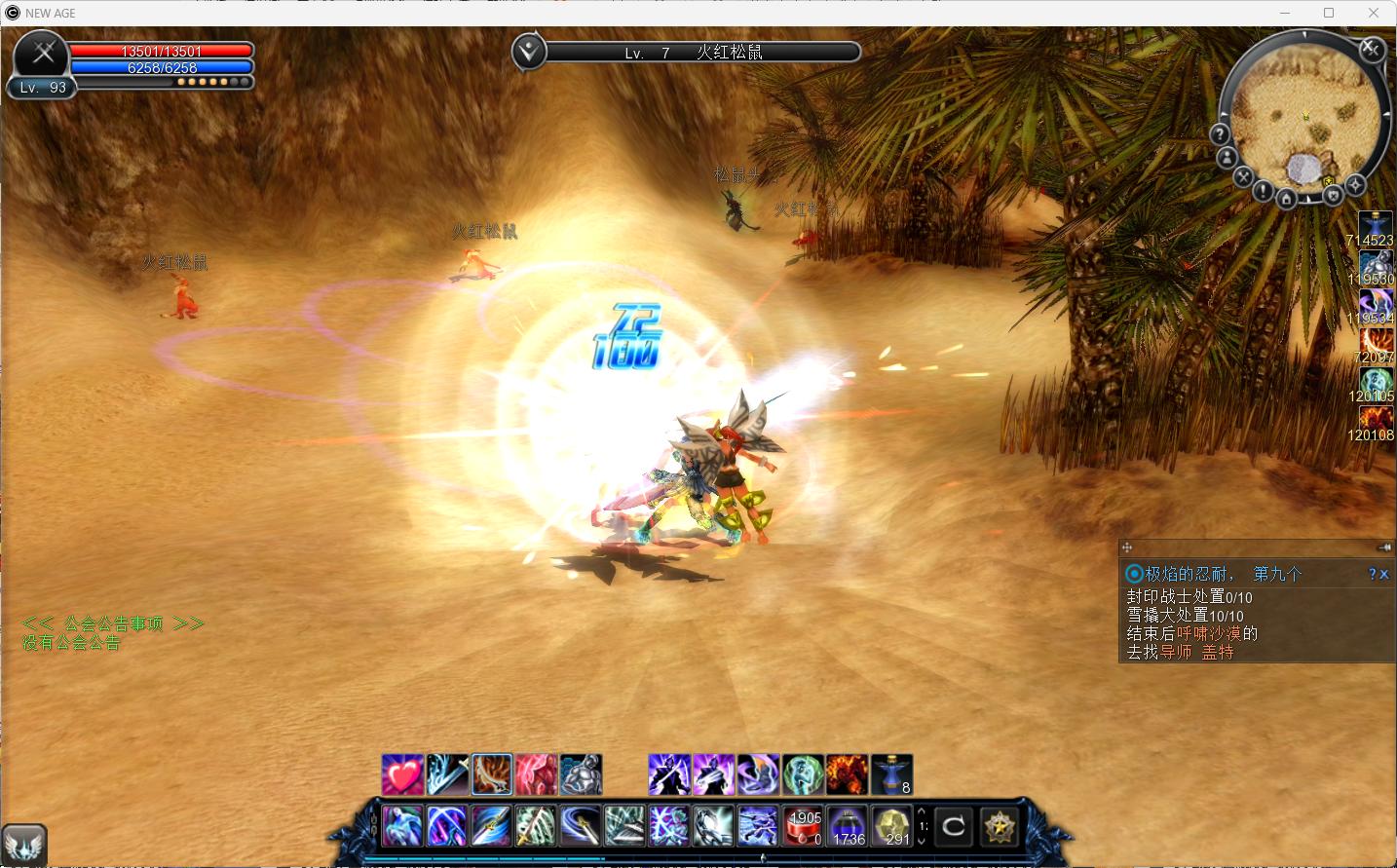
Task: Open the winged emblem menu button
Action: pyautogui.click(x=24, y=844)
